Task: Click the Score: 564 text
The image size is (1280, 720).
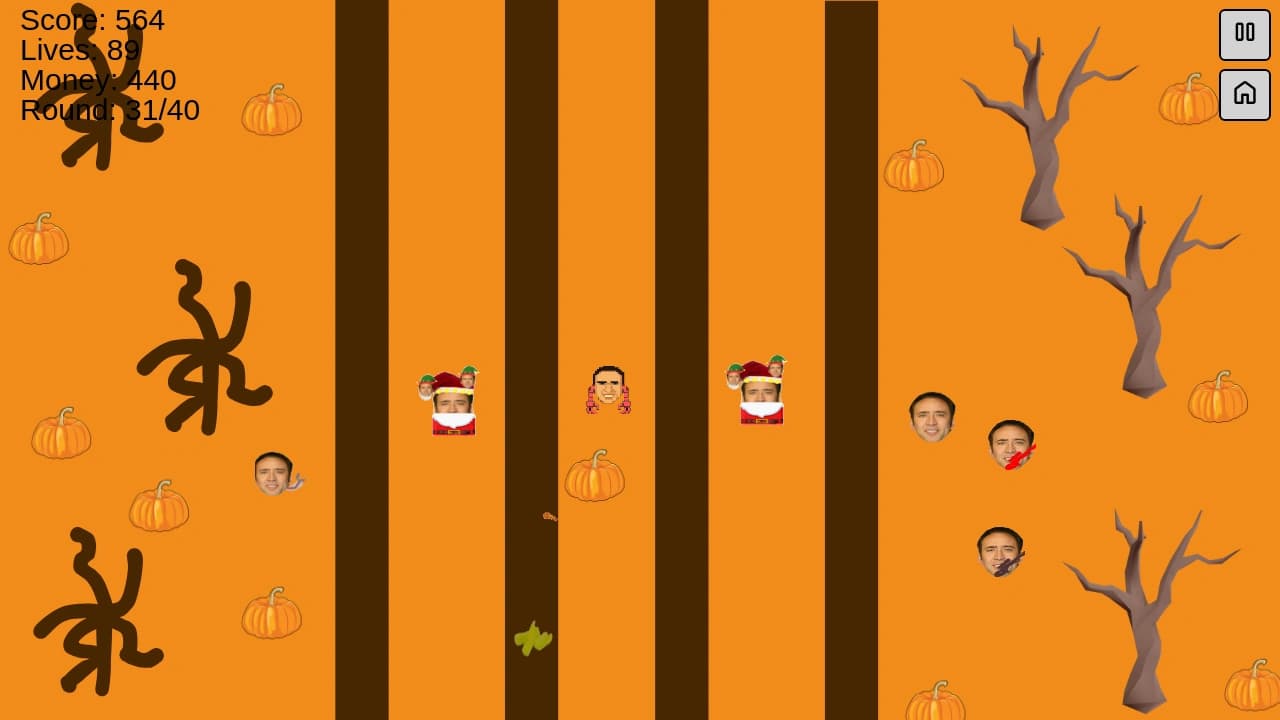Action: pyautogui.click(x=95, y=20)
